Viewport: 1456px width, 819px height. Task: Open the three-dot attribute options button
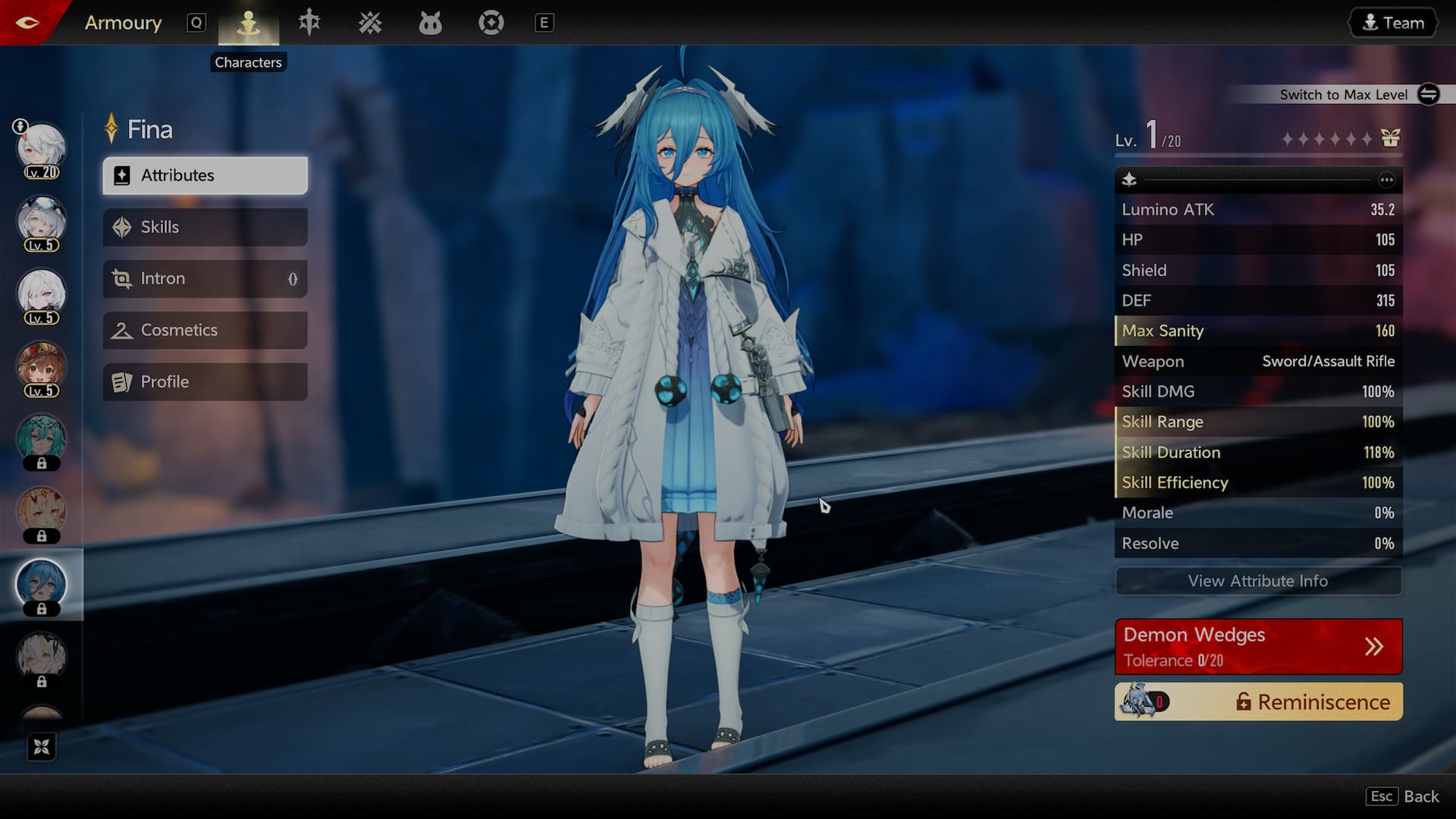[1386, 180]
